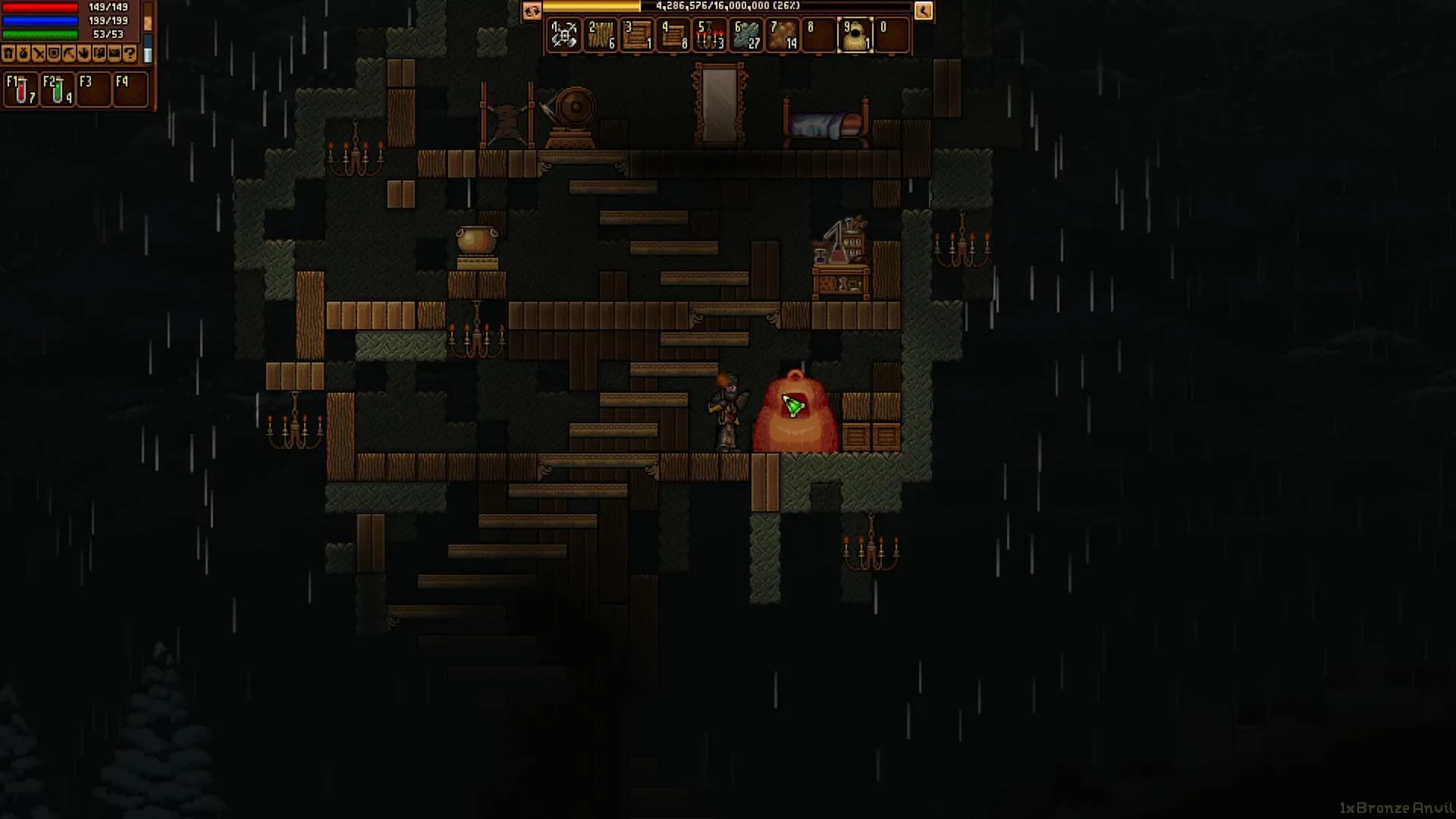Open the paw print menu button
Screen dimensions: 1456x819
(84, 54)
